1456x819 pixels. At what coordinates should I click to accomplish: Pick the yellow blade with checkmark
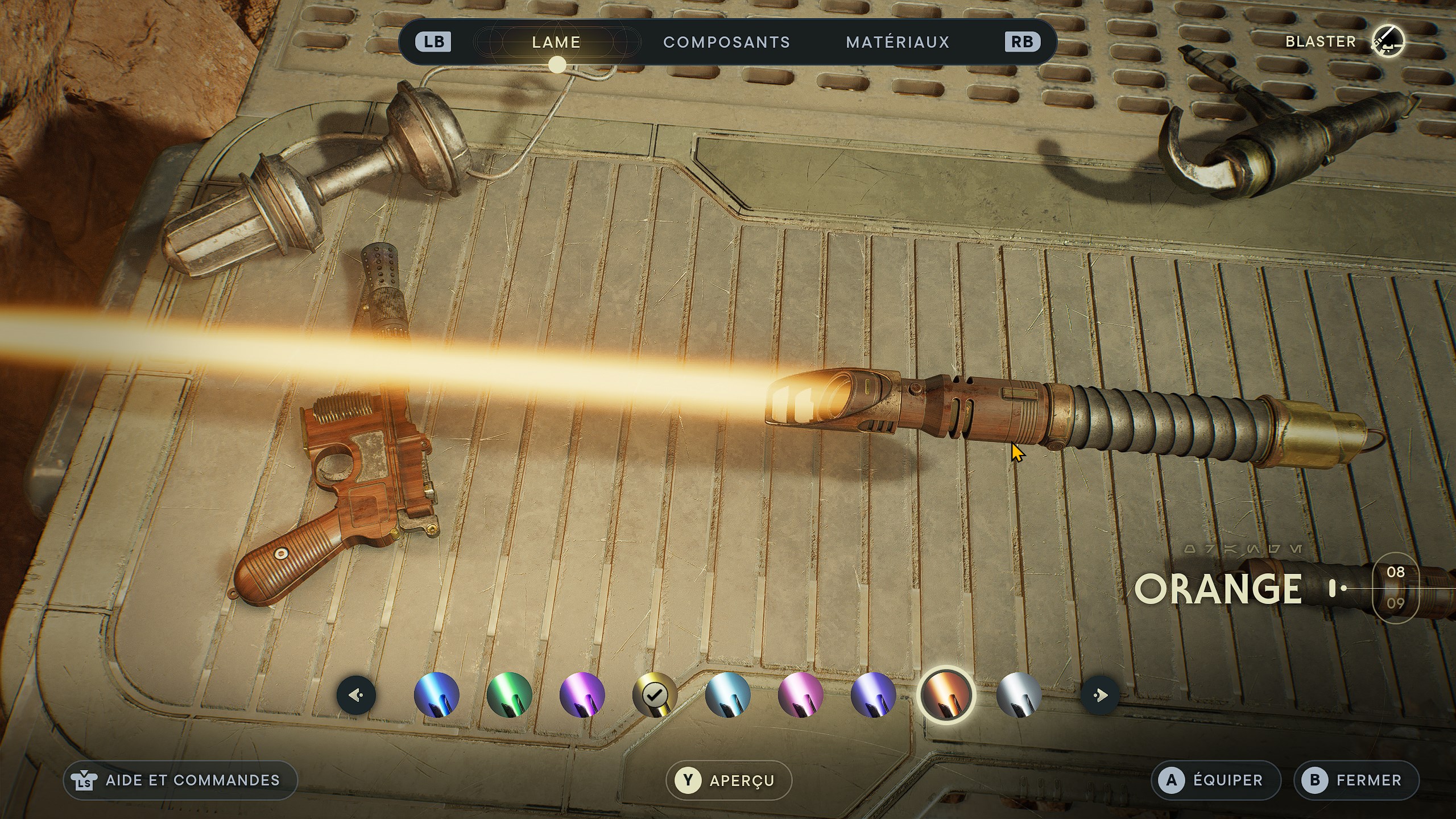tap(655, 695)
